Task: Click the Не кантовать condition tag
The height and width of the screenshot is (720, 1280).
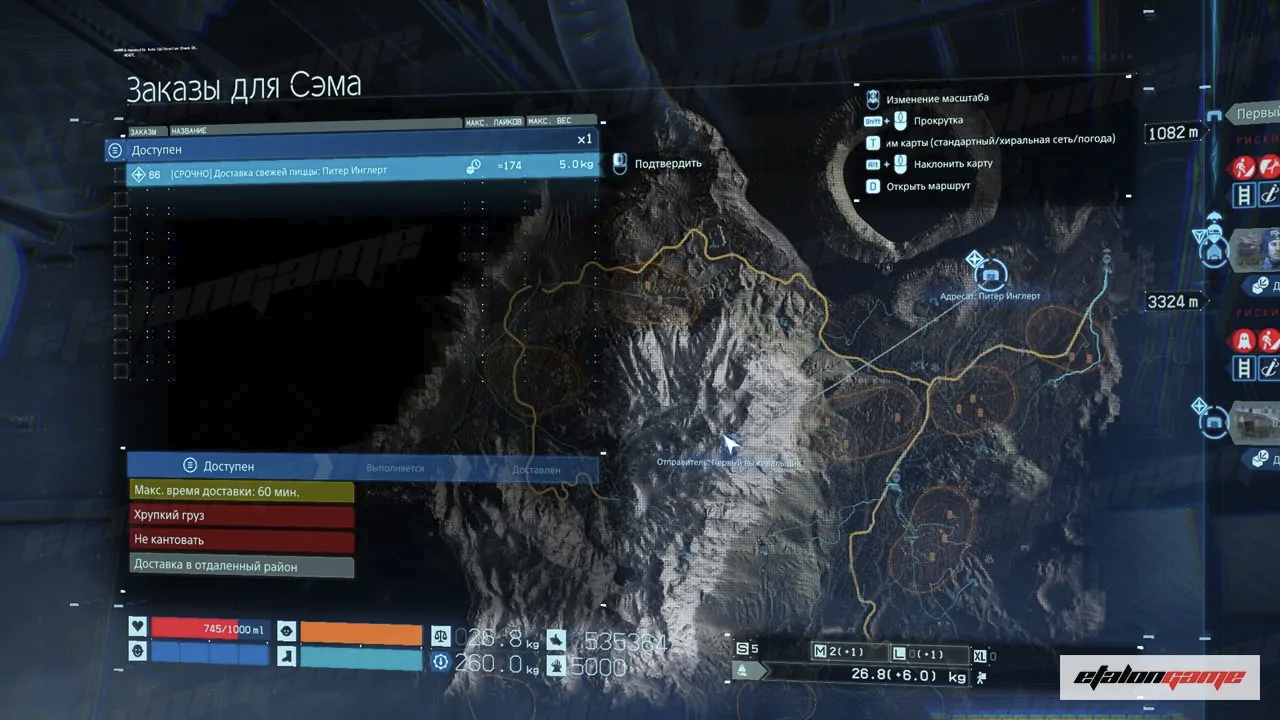Action: coord(241,541)
